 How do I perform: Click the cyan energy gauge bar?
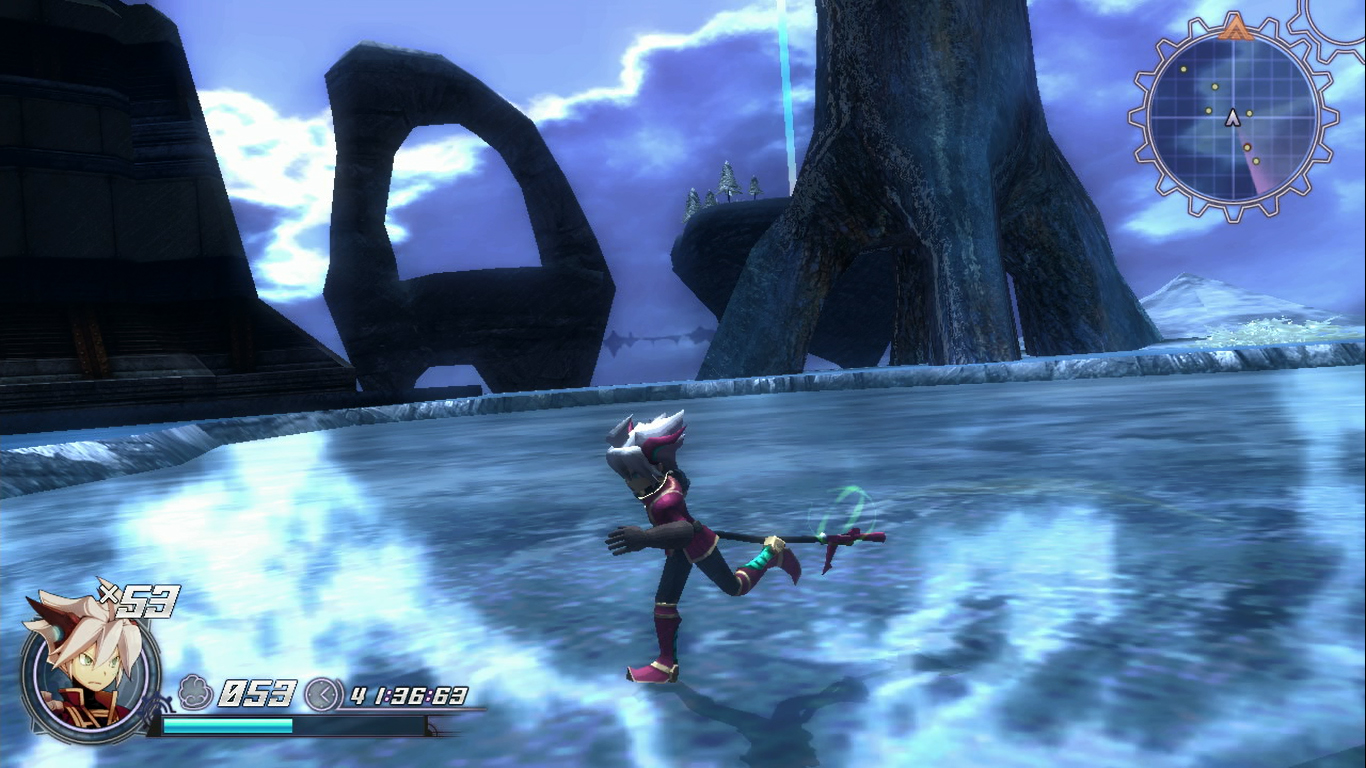(x=228, y=723)
